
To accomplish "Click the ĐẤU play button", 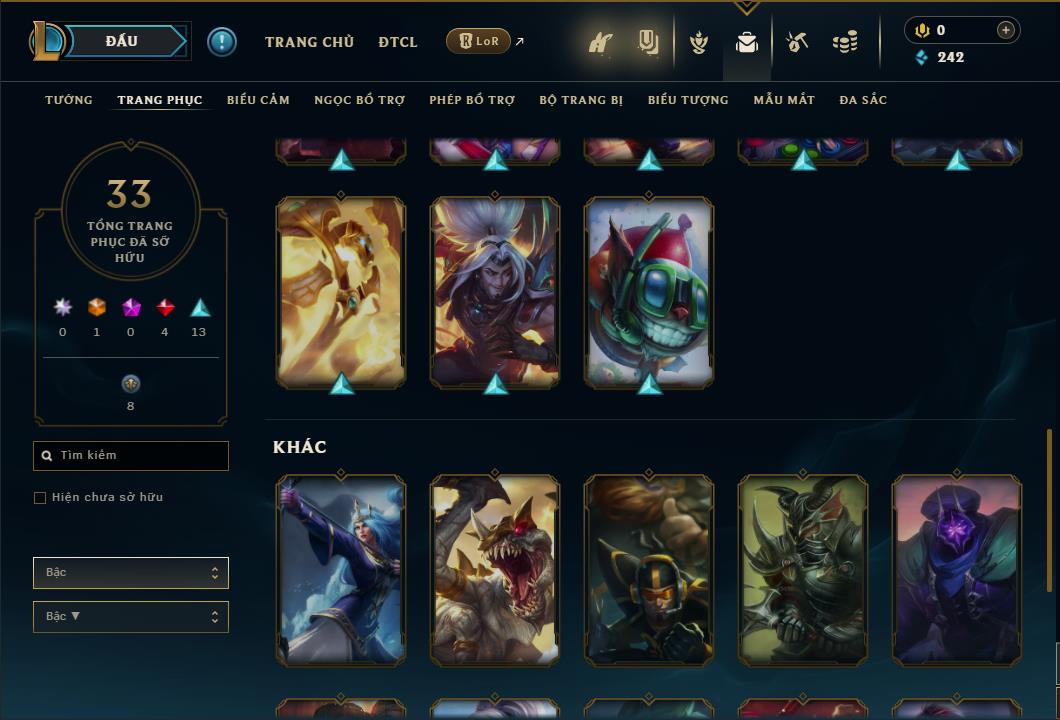I will pyautogui.click(x=121, y=41).
